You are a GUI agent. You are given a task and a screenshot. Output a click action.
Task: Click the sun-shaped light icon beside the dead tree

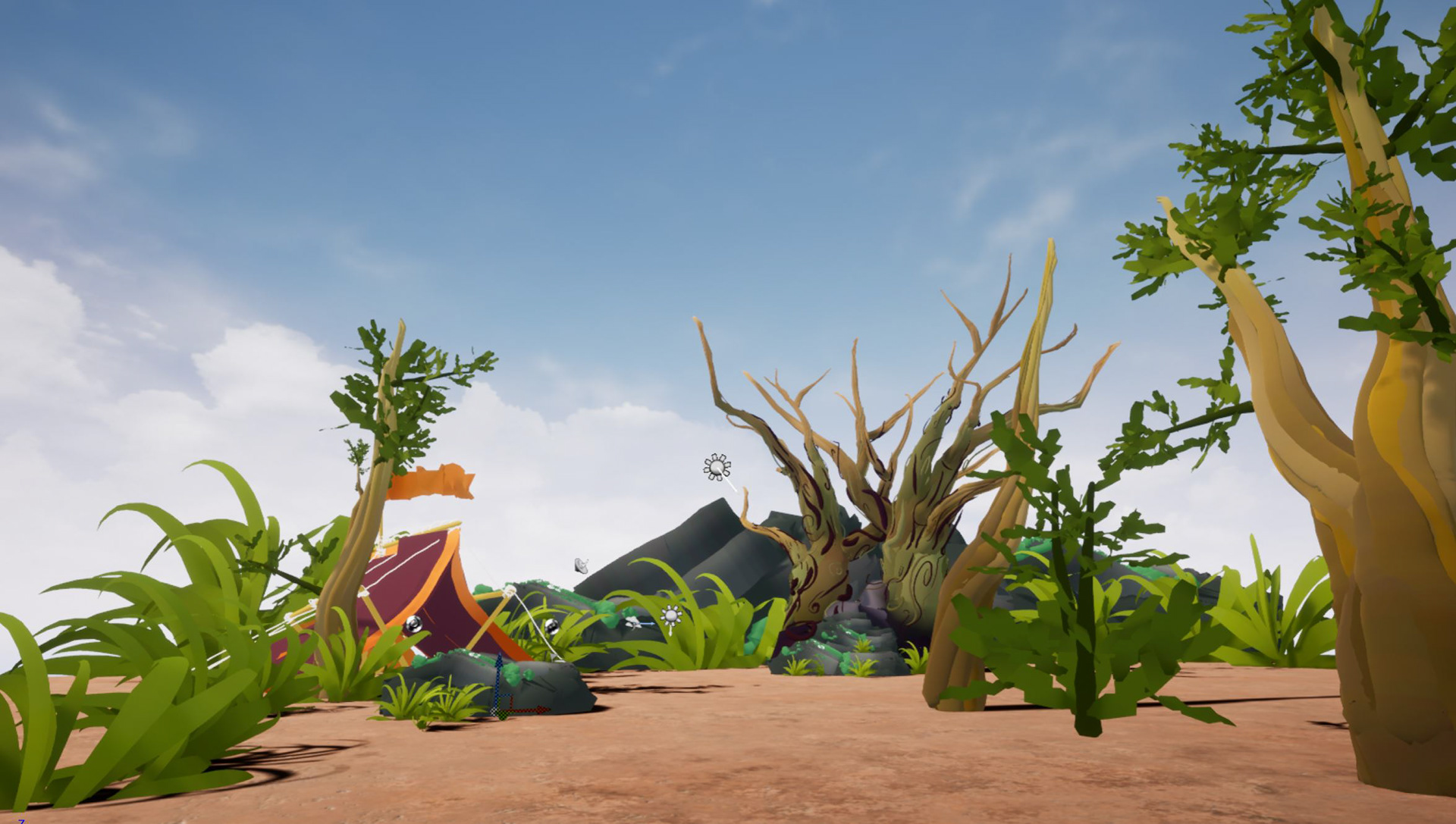(717, 467)
